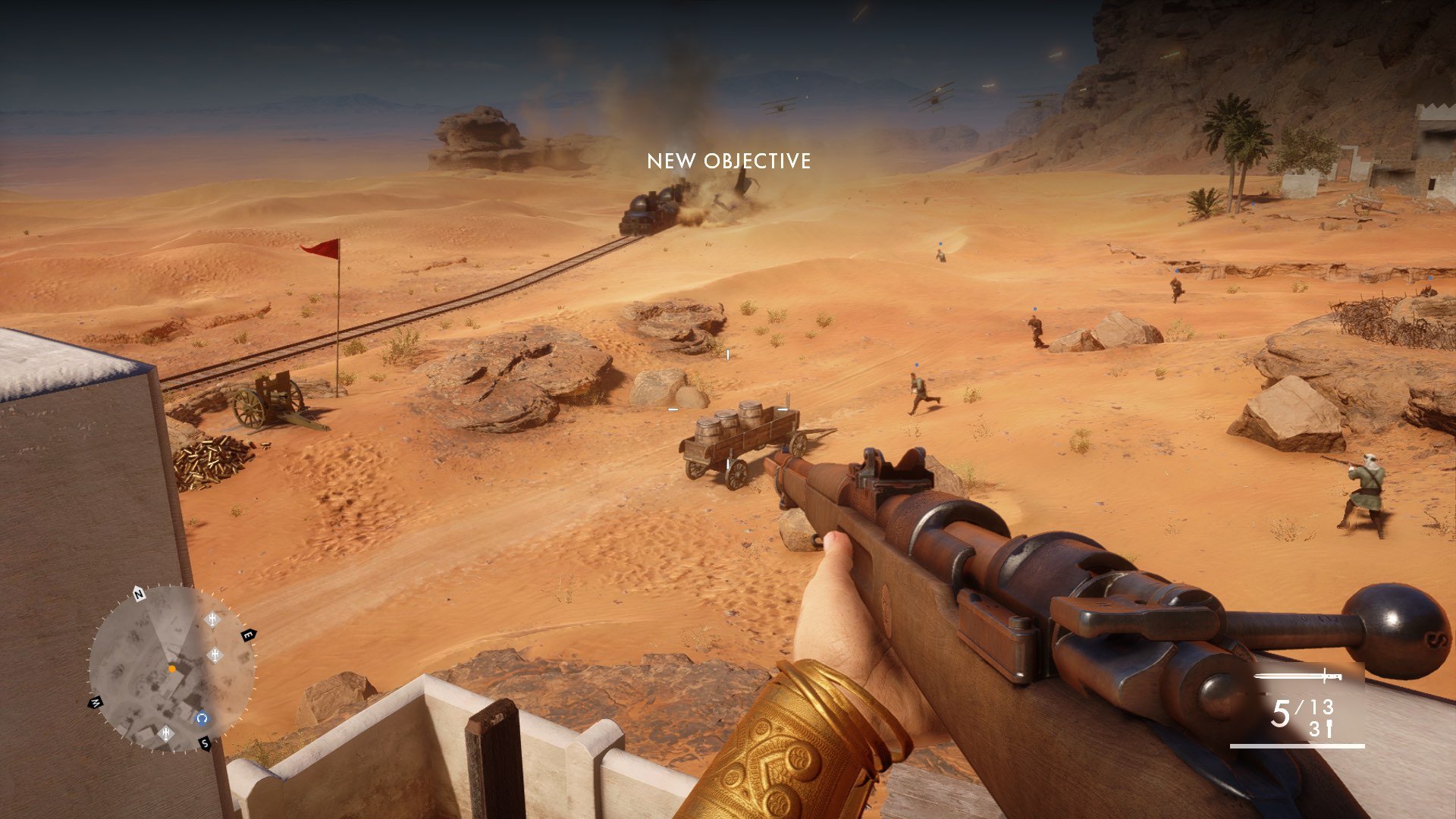1456x819 pixels.
Task: Click the grenade icon beside the number 3
Action: point(1329,727)
